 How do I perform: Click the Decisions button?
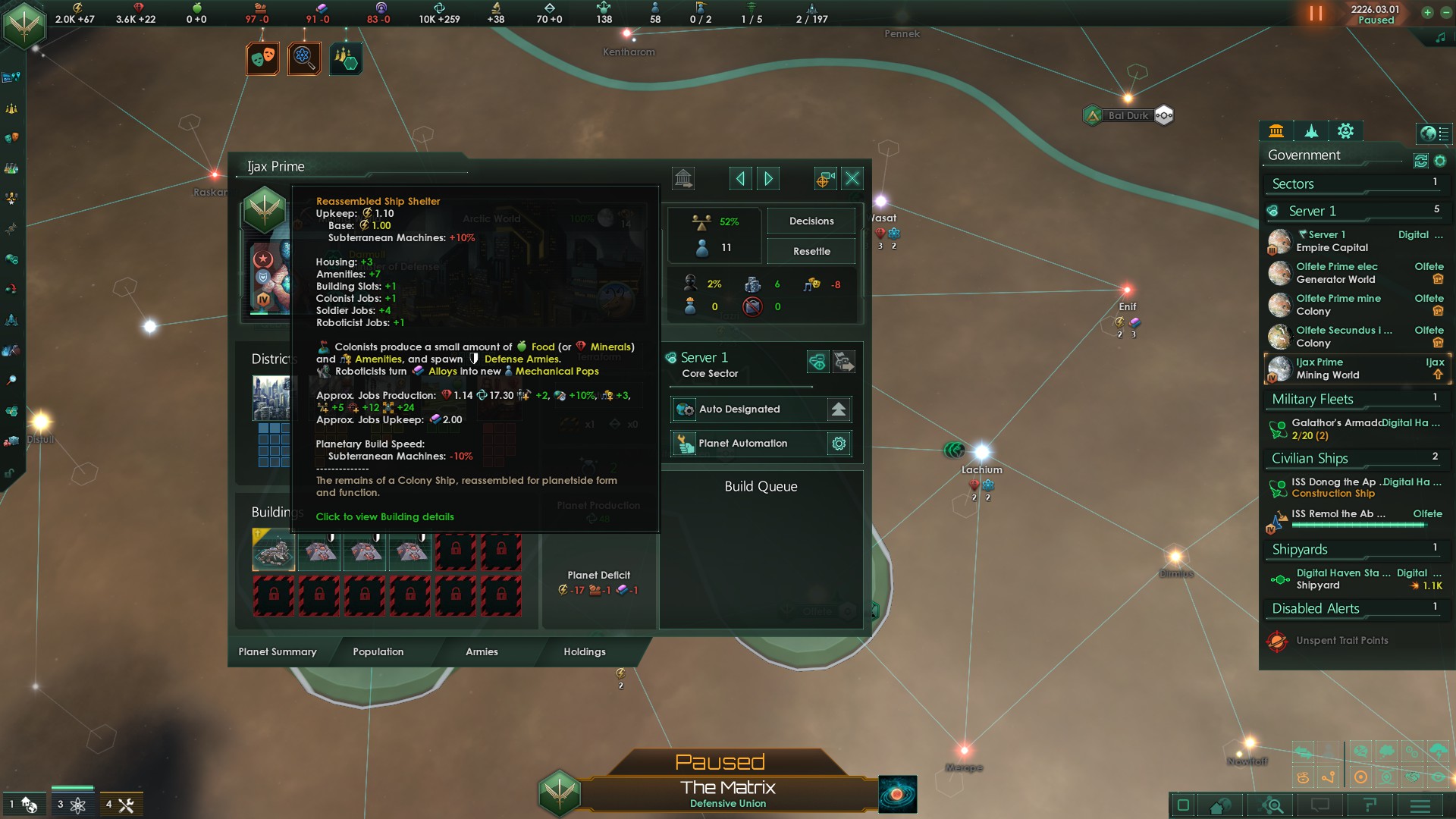click(x=811, y=221)
